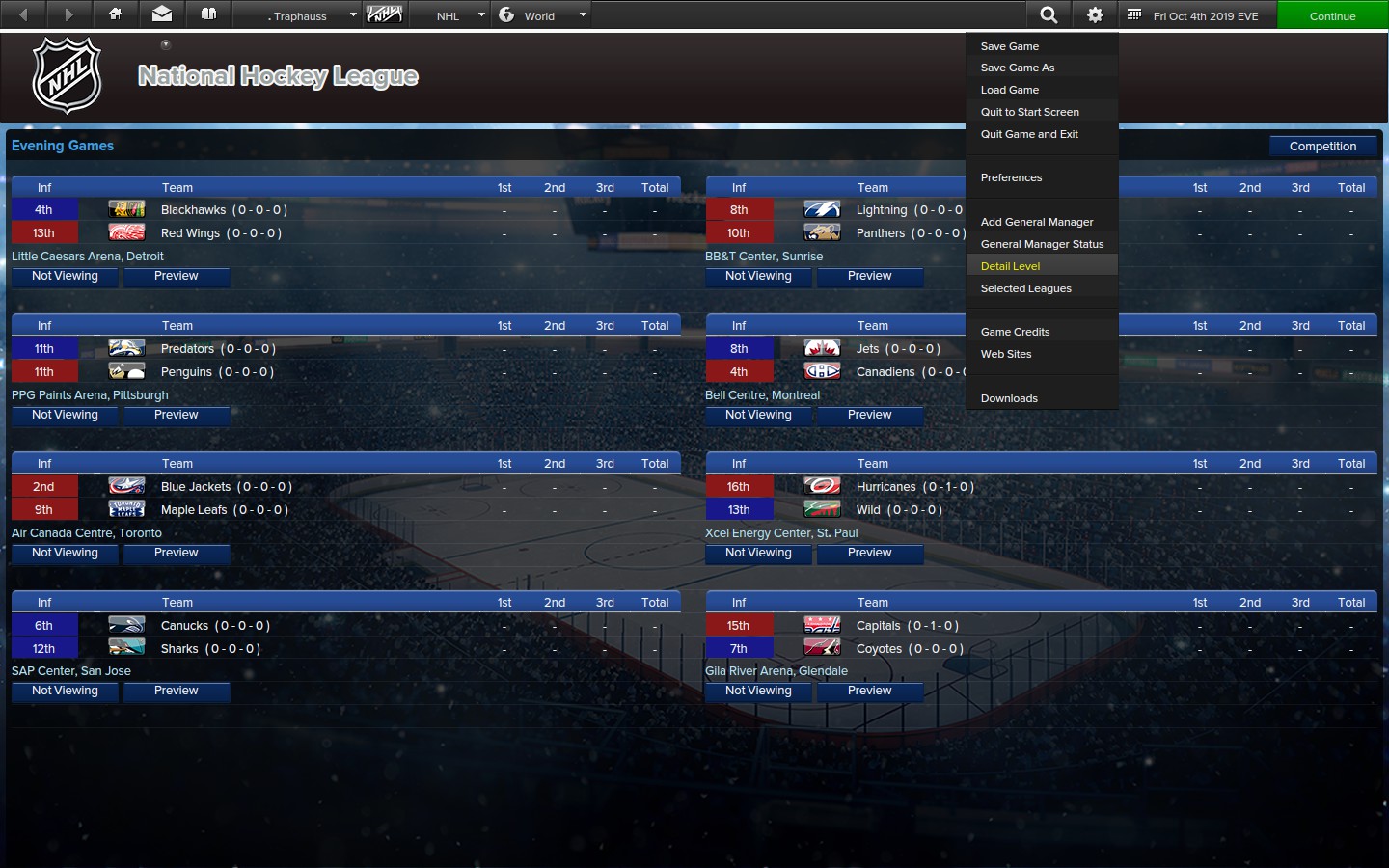Image resolution: width=1389 pixels, height=868 pixels.
Task: Open the mail inbox icon
Action: pos(161,14)
